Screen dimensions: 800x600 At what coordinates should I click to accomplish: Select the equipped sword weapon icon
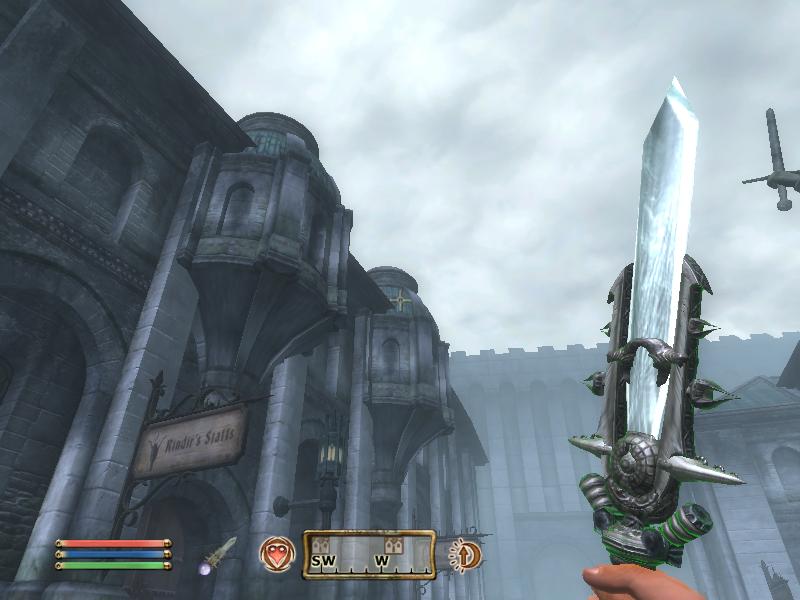(x=219, y=552)
